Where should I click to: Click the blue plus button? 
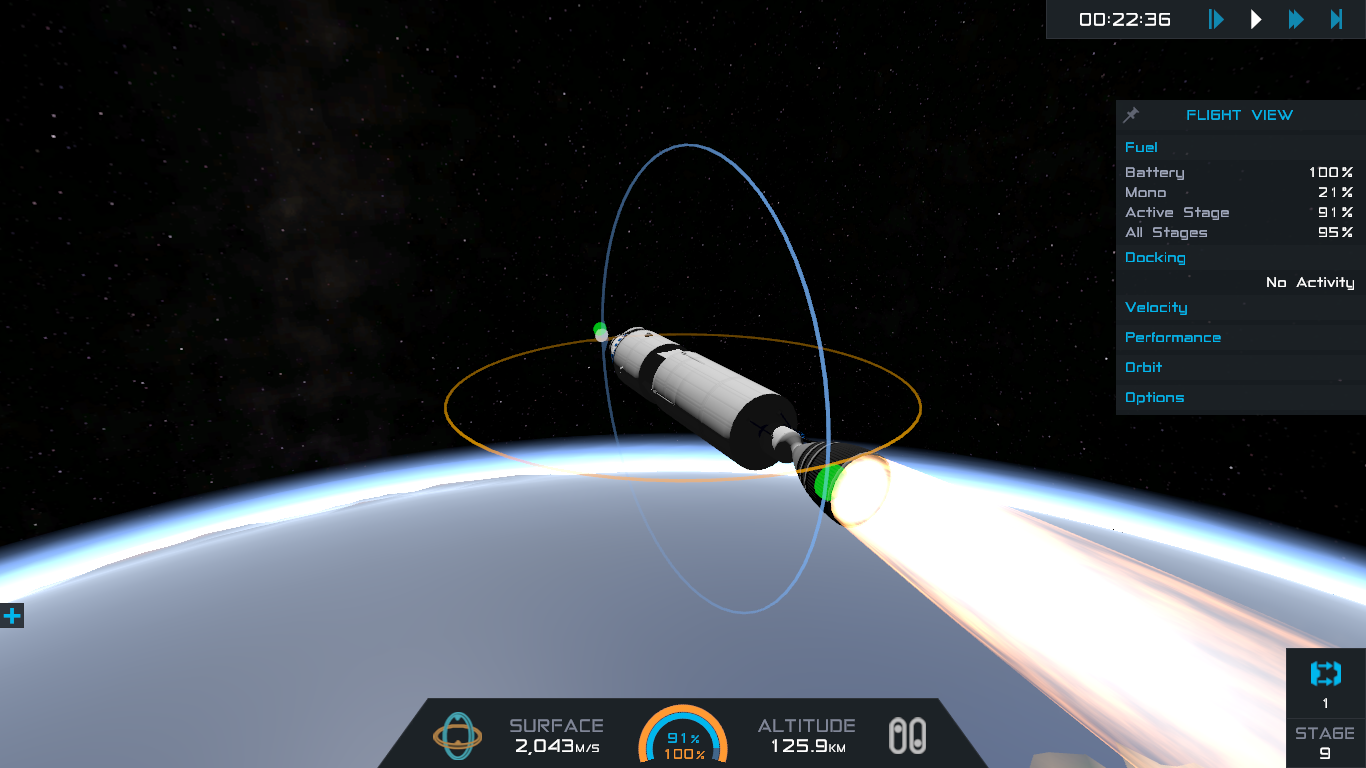click(12, 616)
